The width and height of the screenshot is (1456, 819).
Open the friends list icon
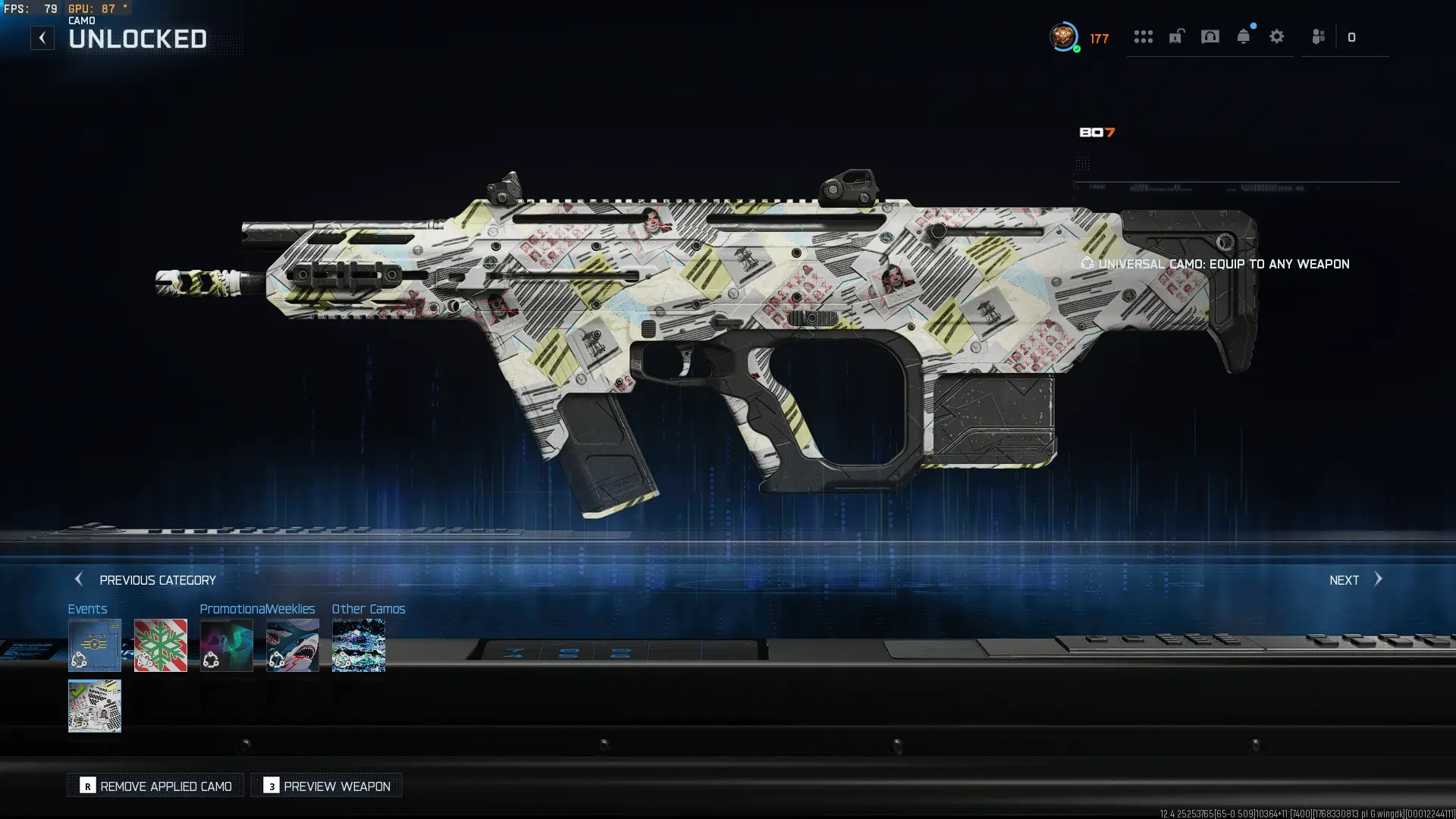tap(1319, 36)
